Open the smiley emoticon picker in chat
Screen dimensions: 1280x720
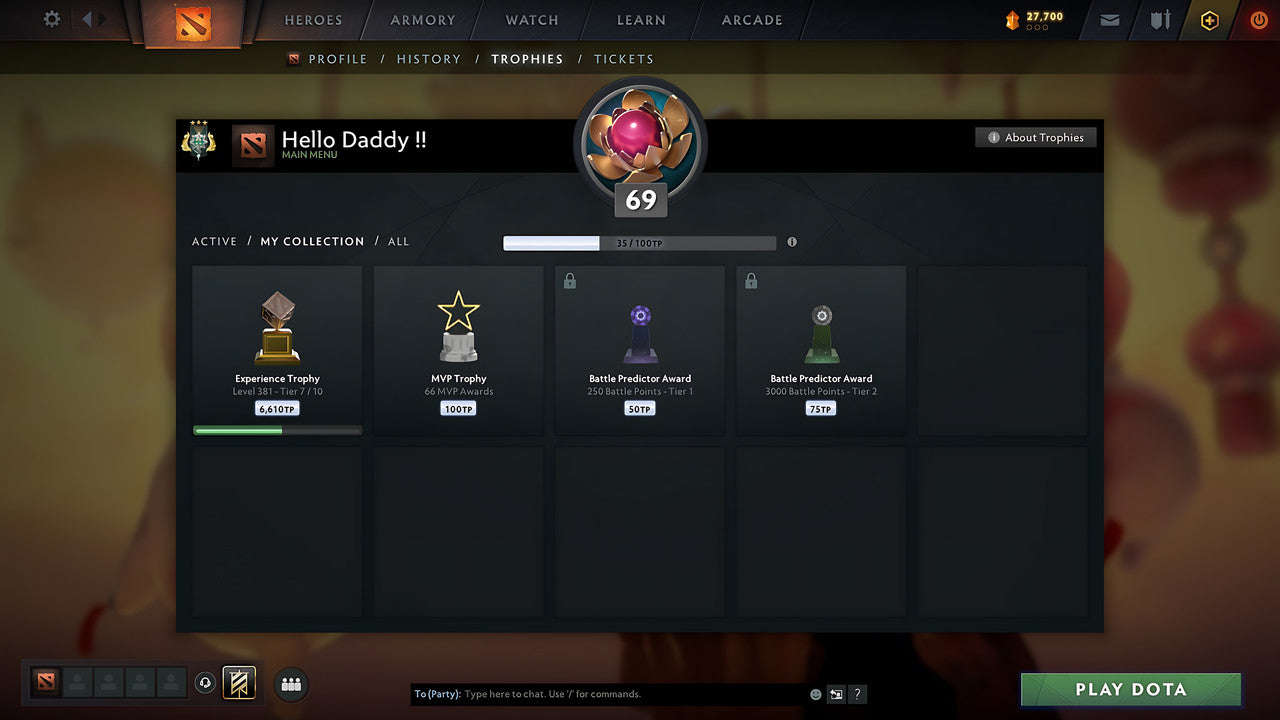pyautogui.click(x=815, y=693)
